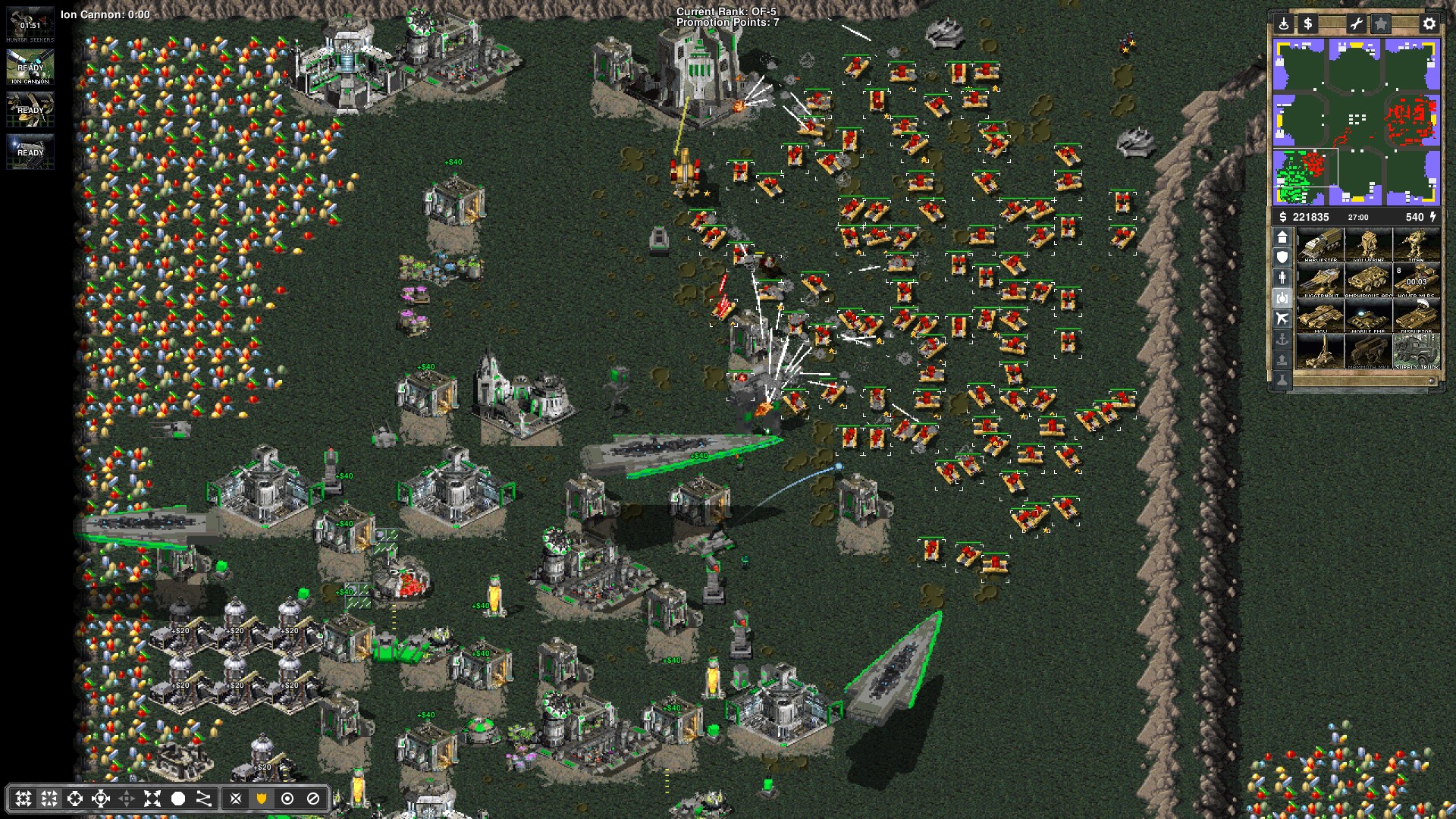1456x819 pixels.
Task: Queue a Harvester for production
Action: tap(1320, 246)
